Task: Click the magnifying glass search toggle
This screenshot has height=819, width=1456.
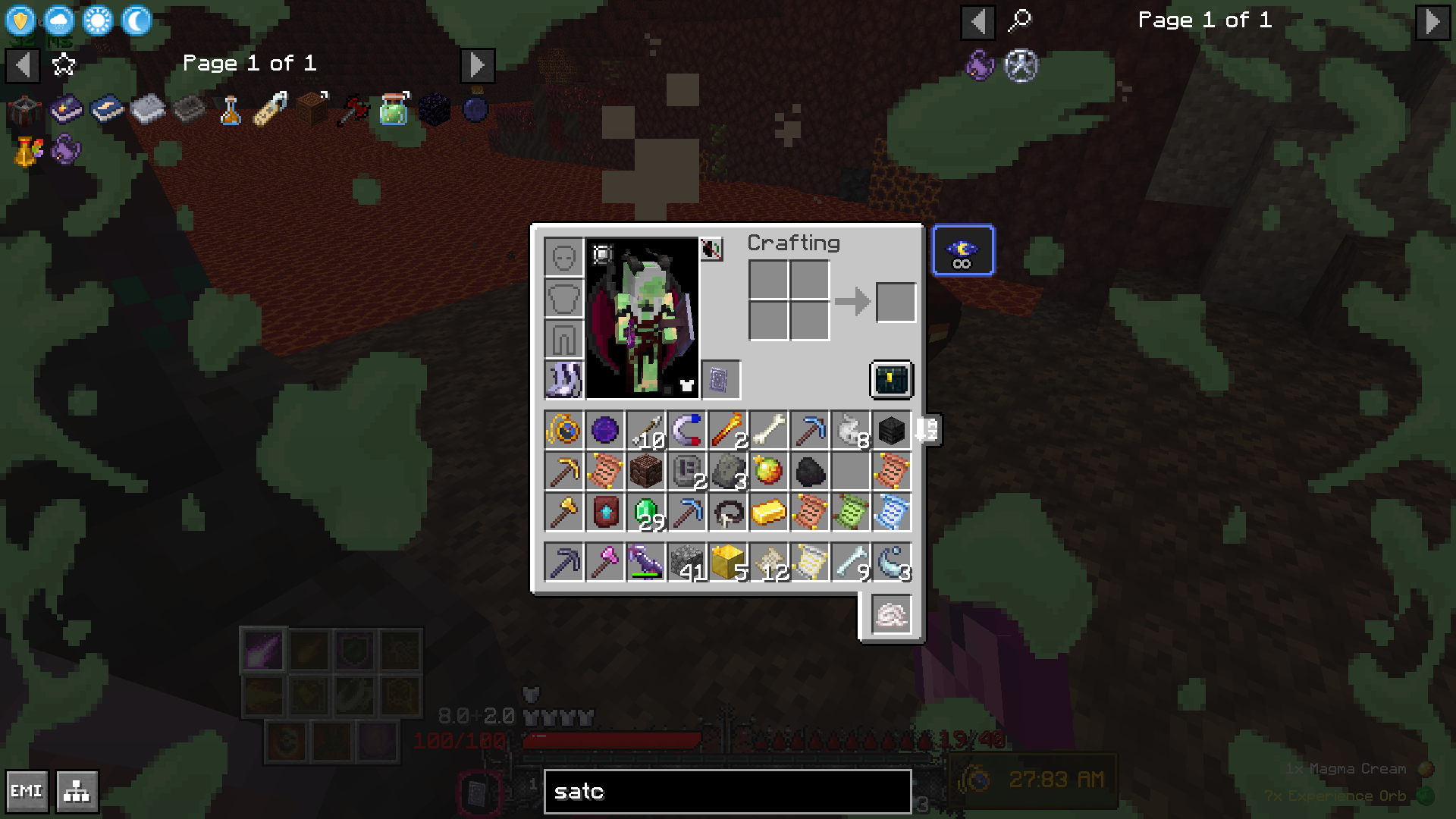Action: tap(1019, 21)
